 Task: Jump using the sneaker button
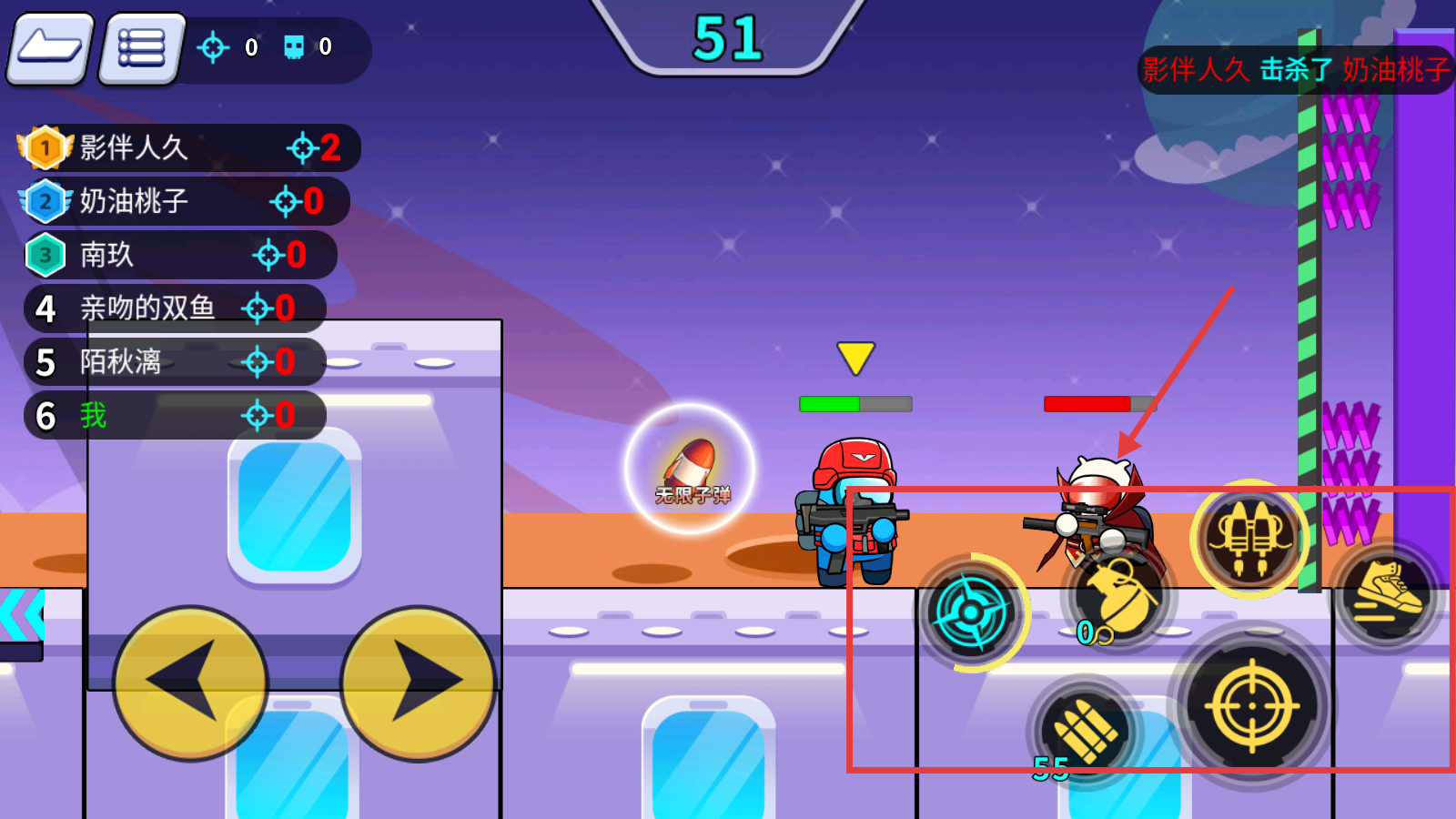pyautogui.click(x=1387, y=593)
